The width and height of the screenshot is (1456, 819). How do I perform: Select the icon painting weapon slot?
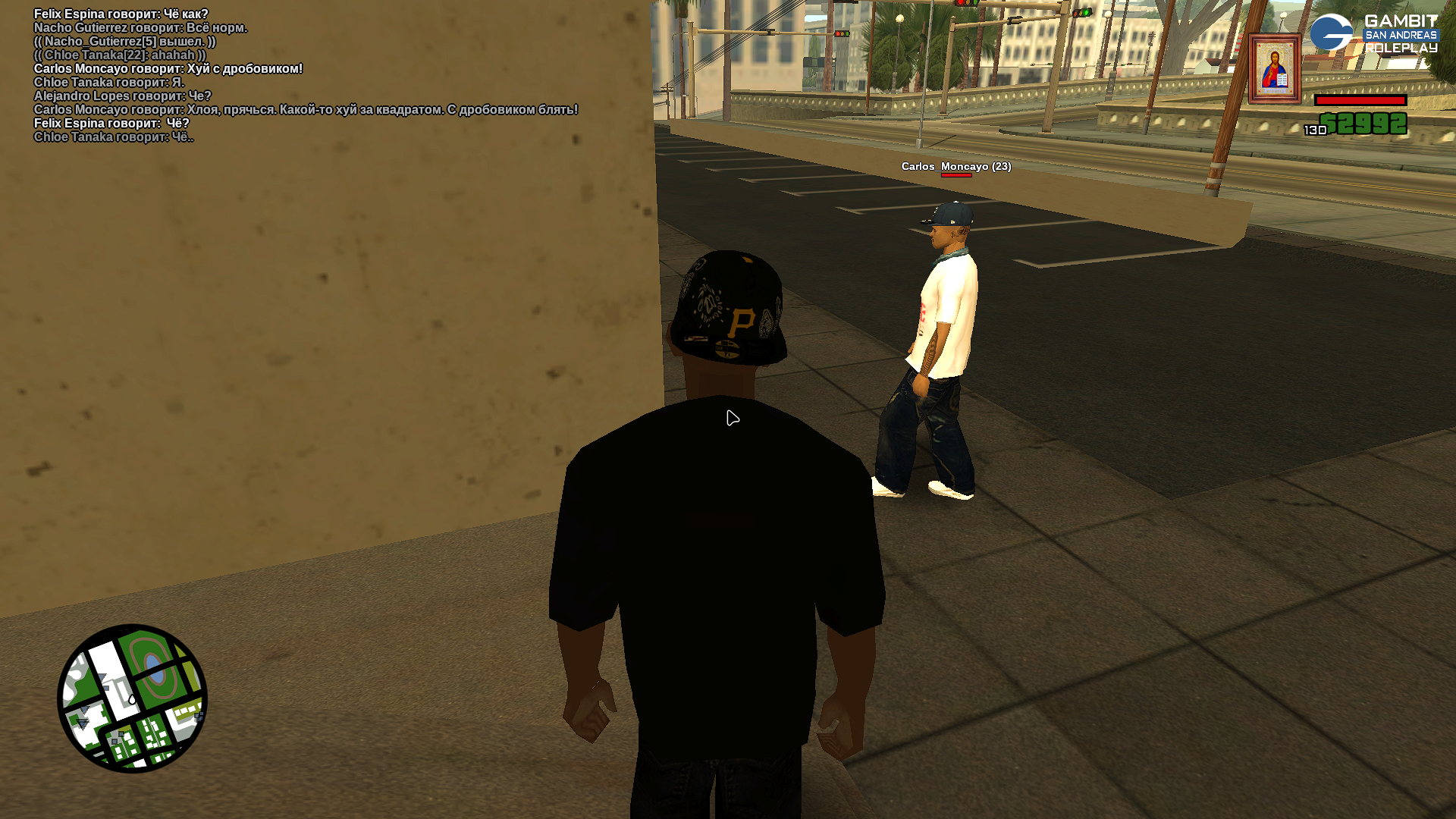(x=1275, y=68)
